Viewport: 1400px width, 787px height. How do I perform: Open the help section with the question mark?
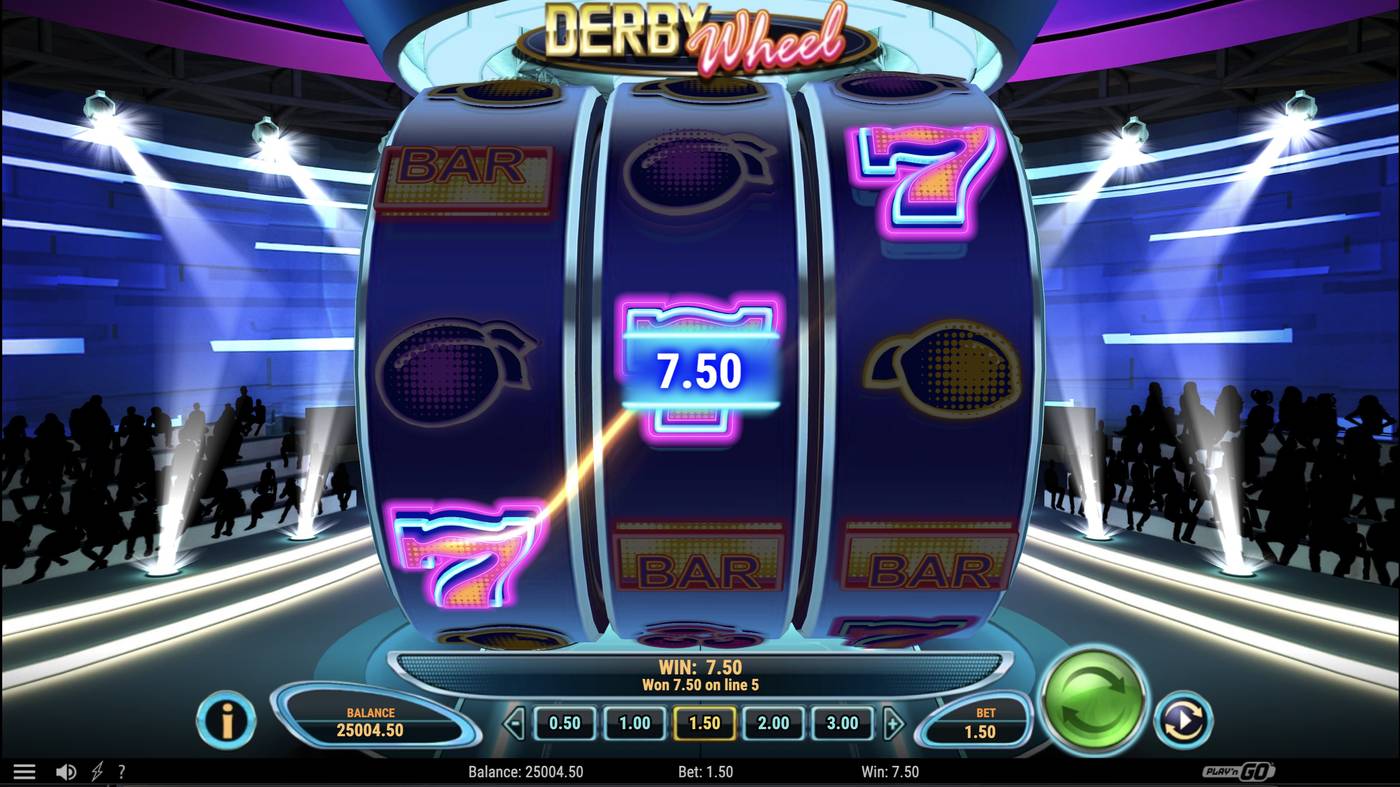pos(121,771)
